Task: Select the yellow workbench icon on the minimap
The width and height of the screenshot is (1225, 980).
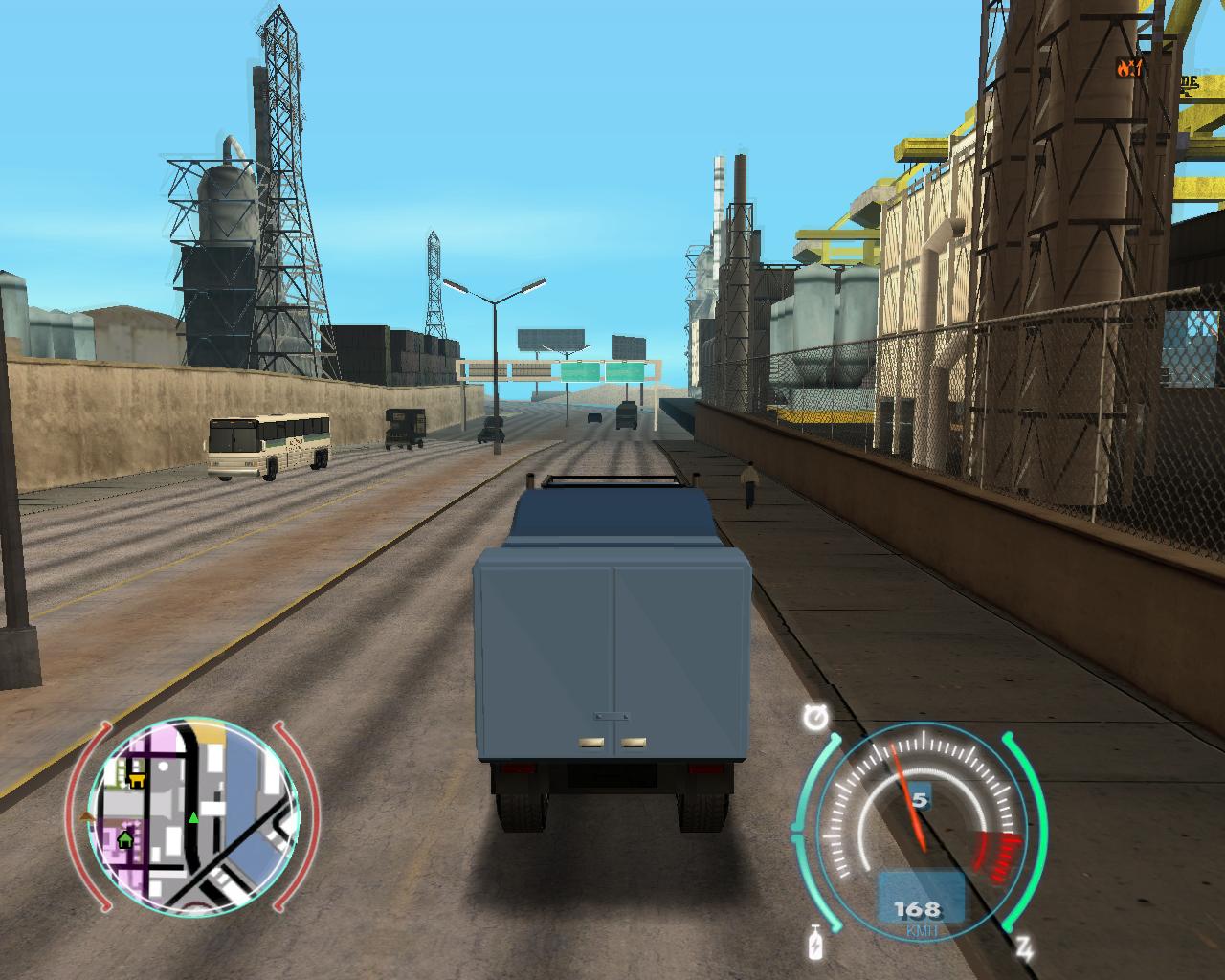Action: tap(138, 780)
